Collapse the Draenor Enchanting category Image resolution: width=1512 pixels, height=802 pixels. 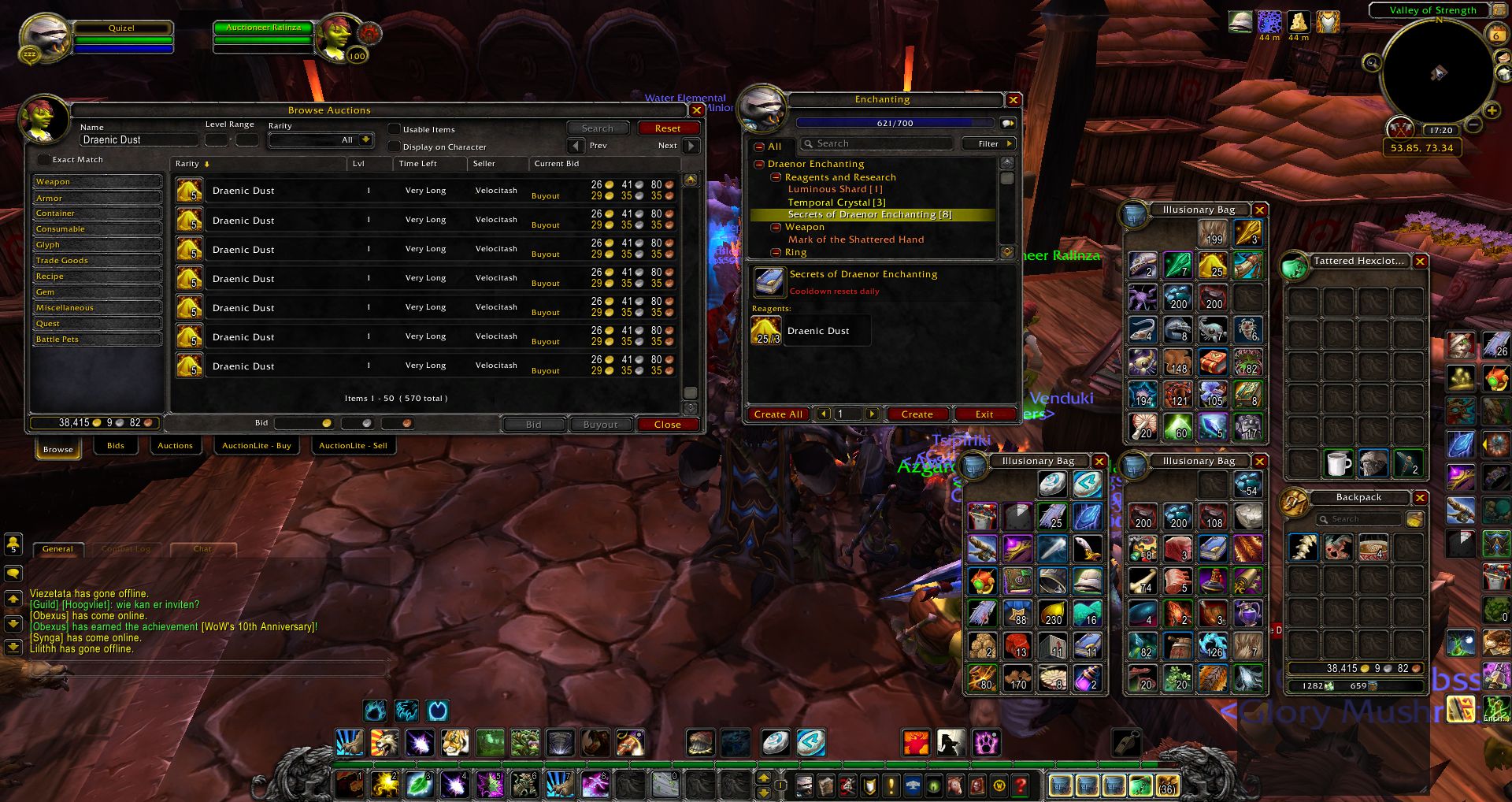click(758, 164)
